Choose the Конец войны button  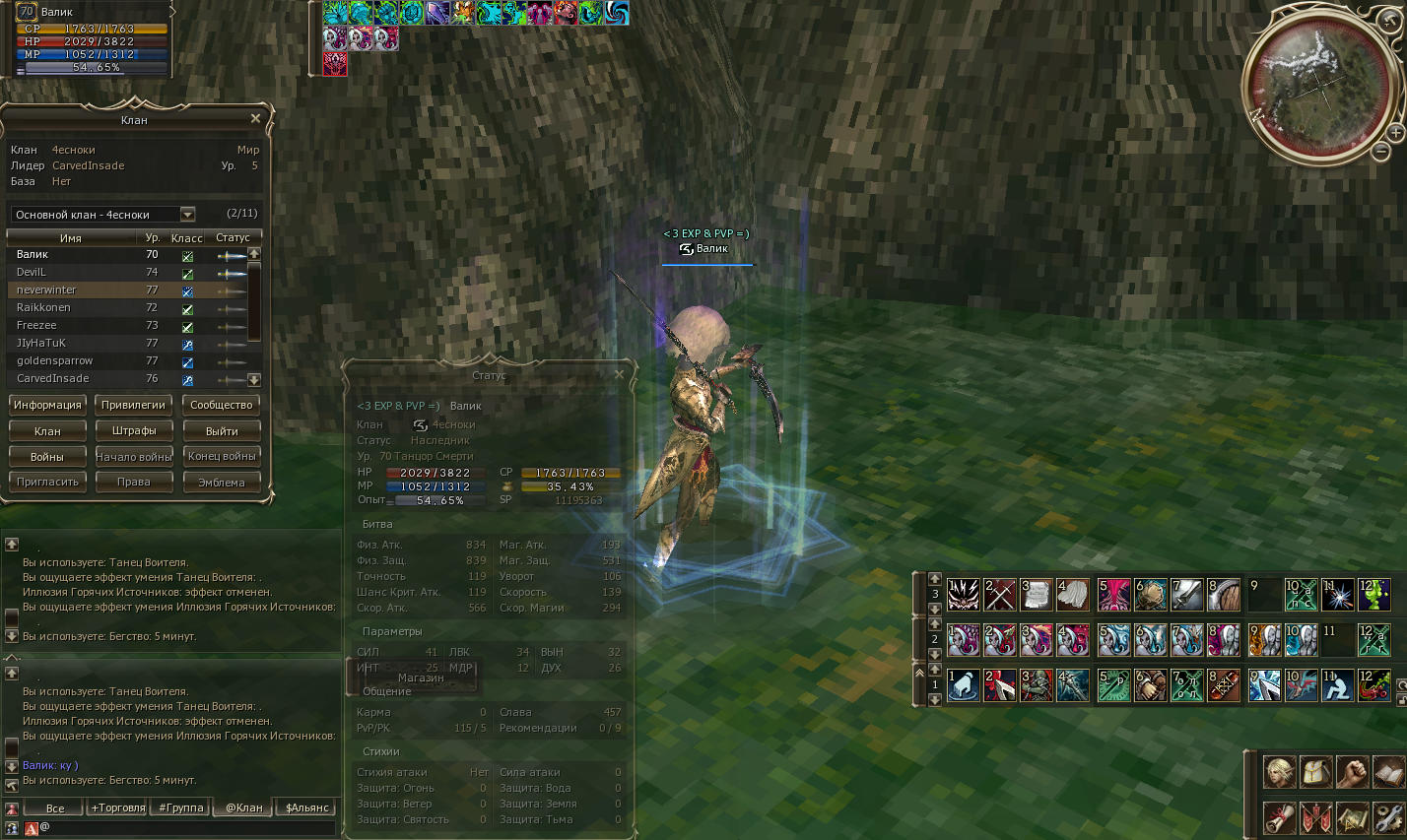click(222, 456)
